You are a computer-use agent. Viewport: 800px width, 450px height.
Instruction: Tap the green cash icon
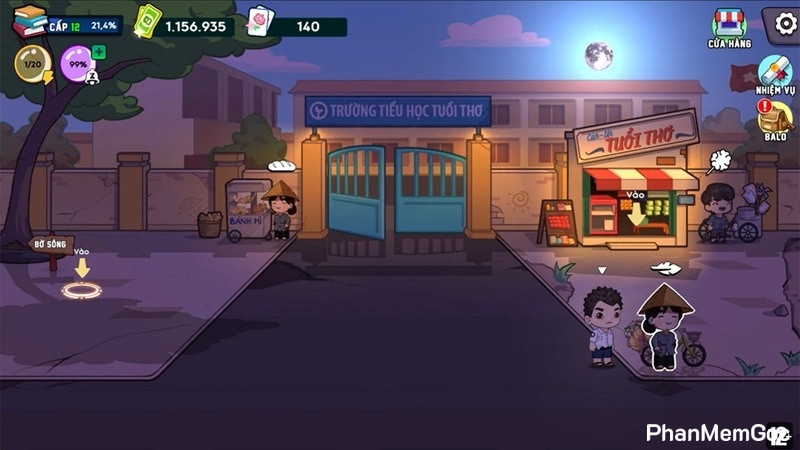pos(148,22)
